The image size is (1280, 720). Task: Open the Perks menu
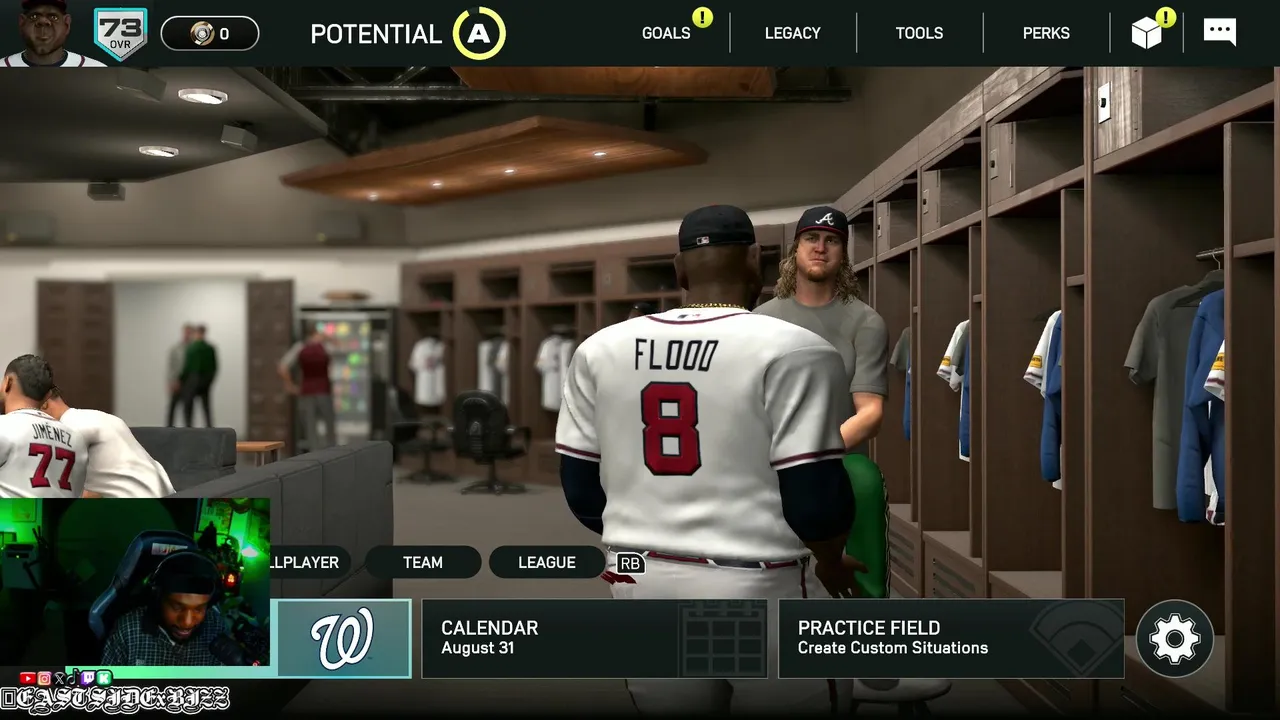[x=1046, y=33]
